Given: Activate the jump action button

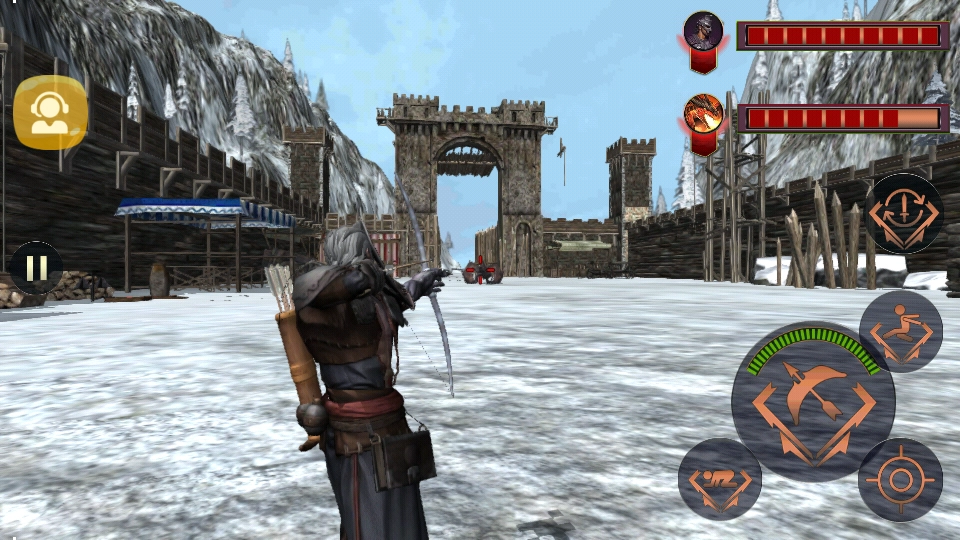Looking at the screenshot, I should 900,331.
